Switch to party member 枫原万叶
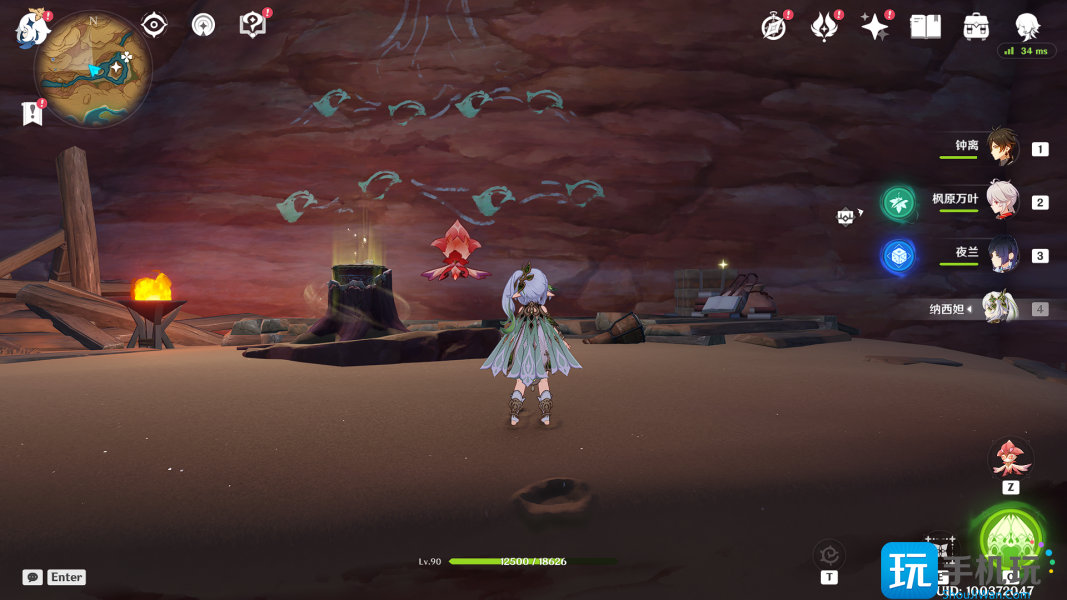 pos(1002,201)
